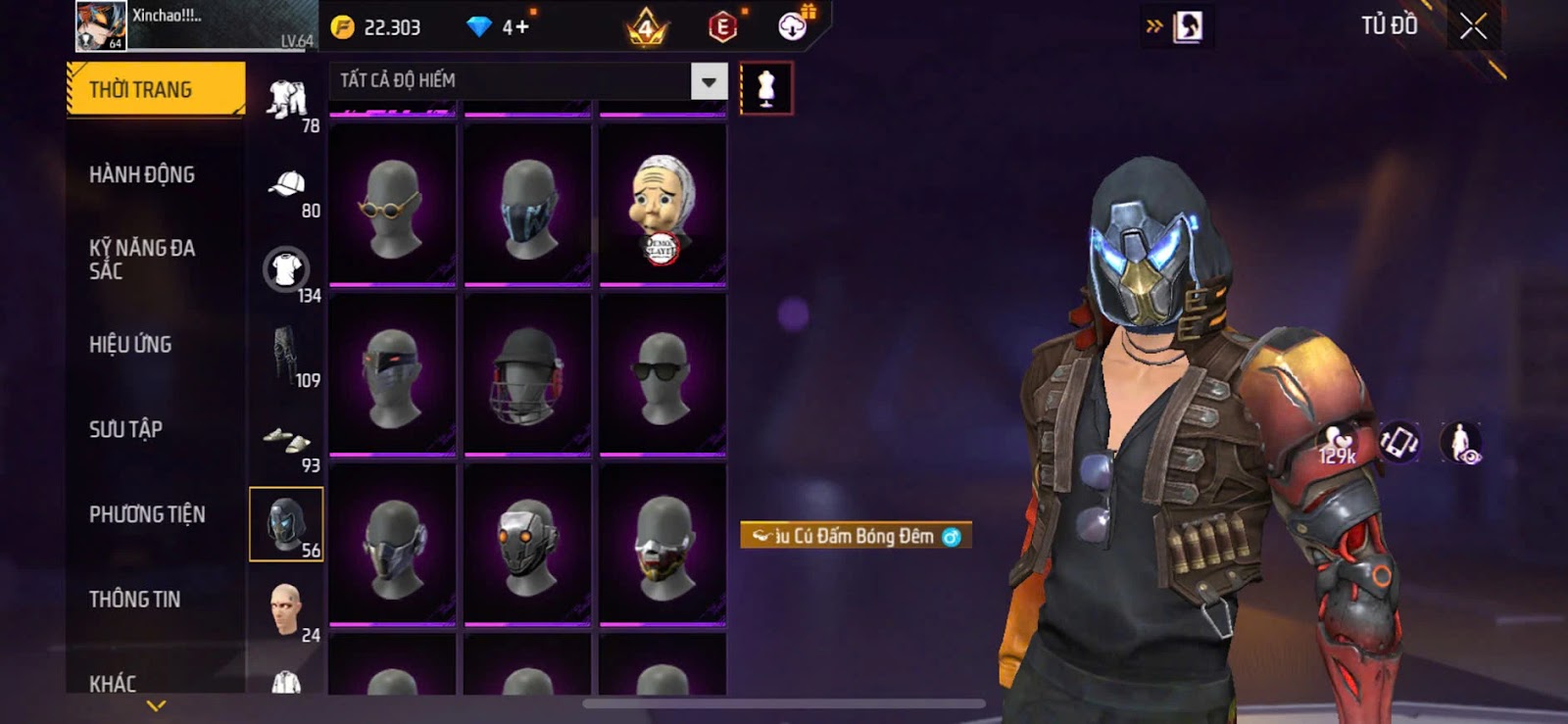Screen dimensions: 1568x724
Task: Open the THÔNG TIN tab
Action: (134, 600)
